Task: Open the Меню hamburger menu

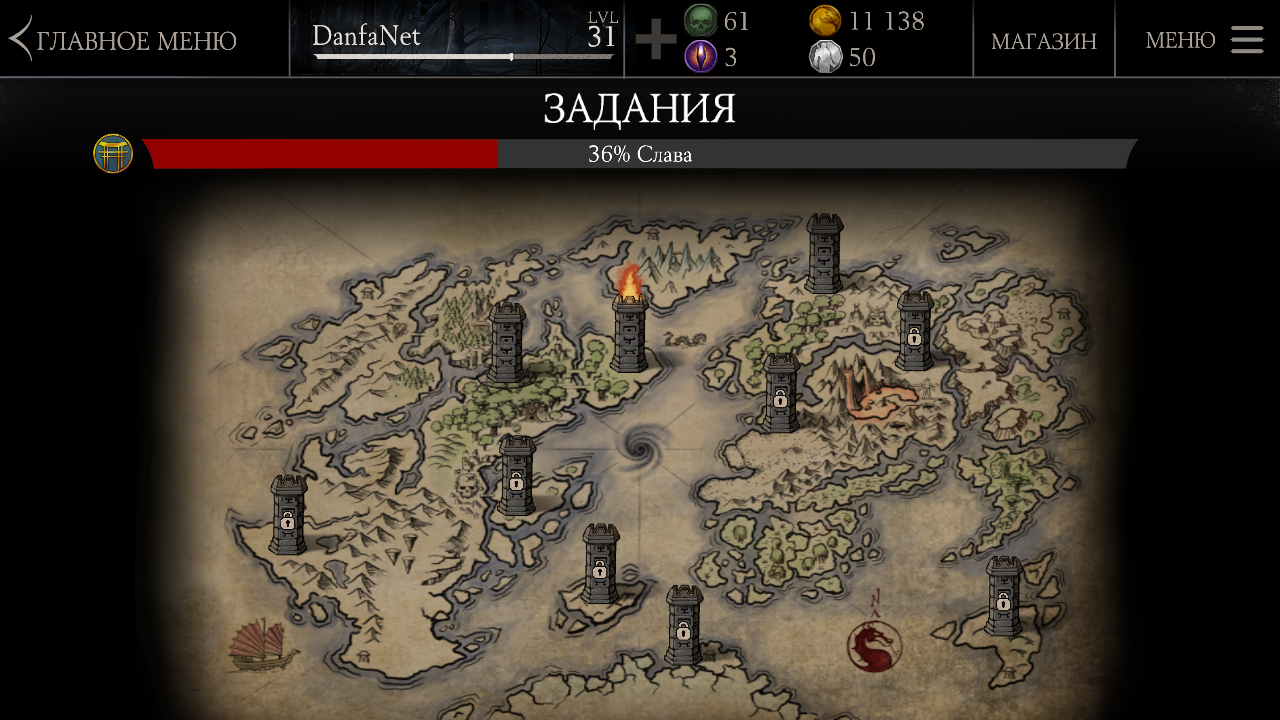Action: (1204, 40)
